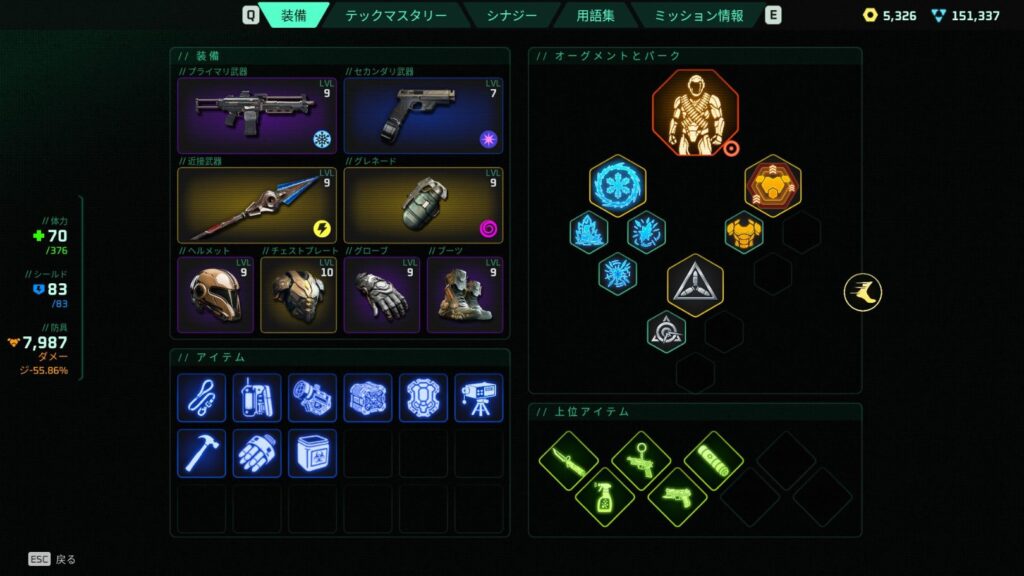Show the 用語集 tab
This screenshot has height=576, width=1024.
point(596,15)
